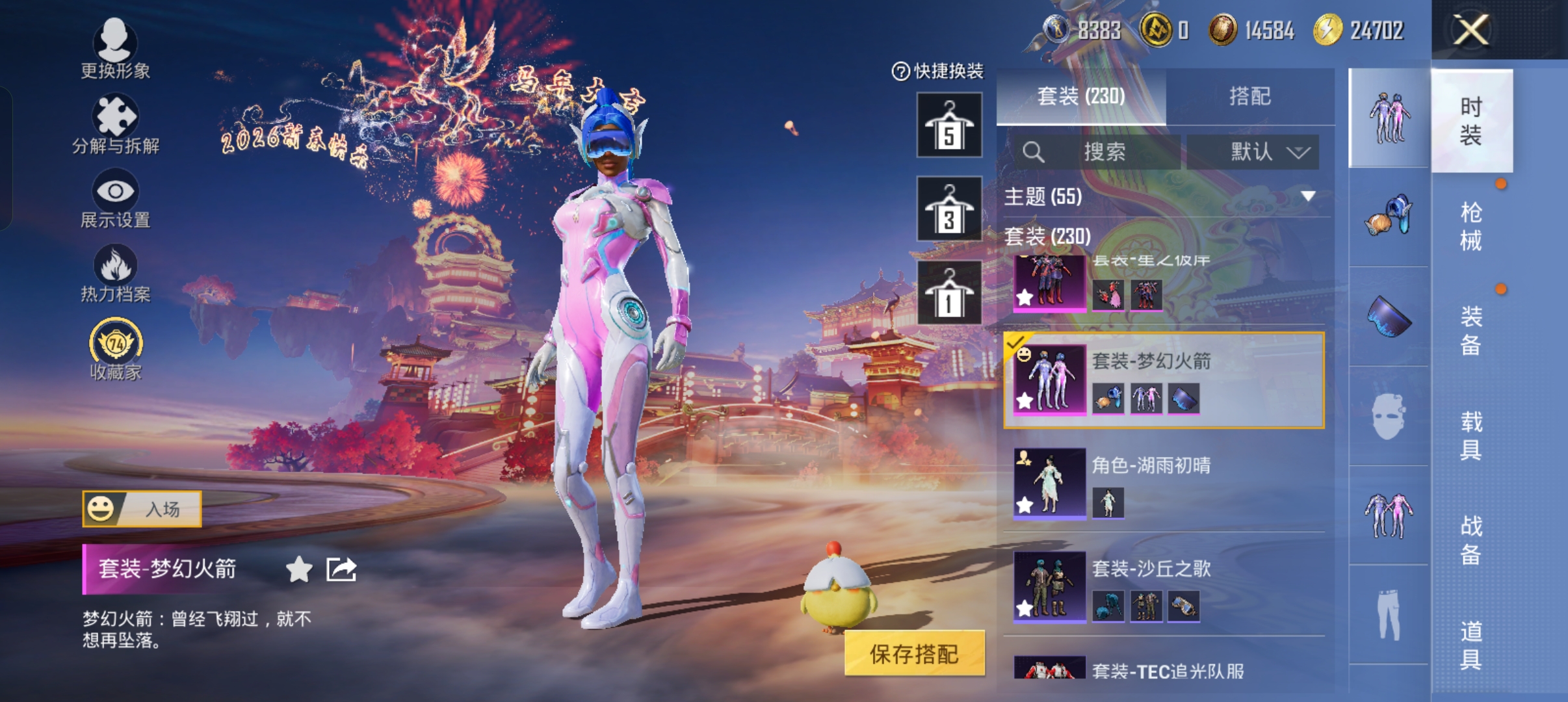Click the 入场 entrance emote button
This screenshot has width=1568, height=702.
pyautogui.click(x=142, y=509)
